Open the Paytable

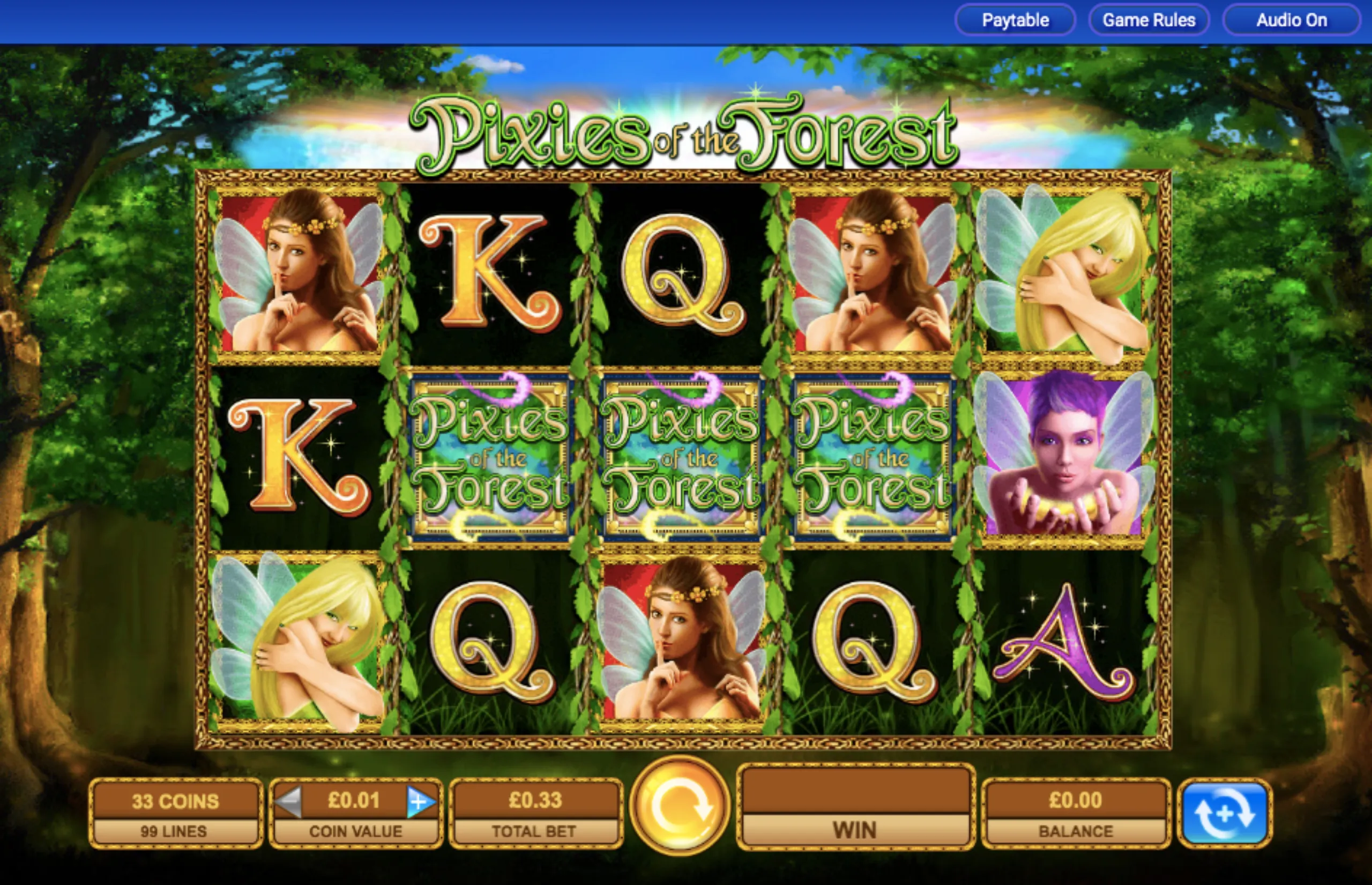click(x=1015, y=21)
